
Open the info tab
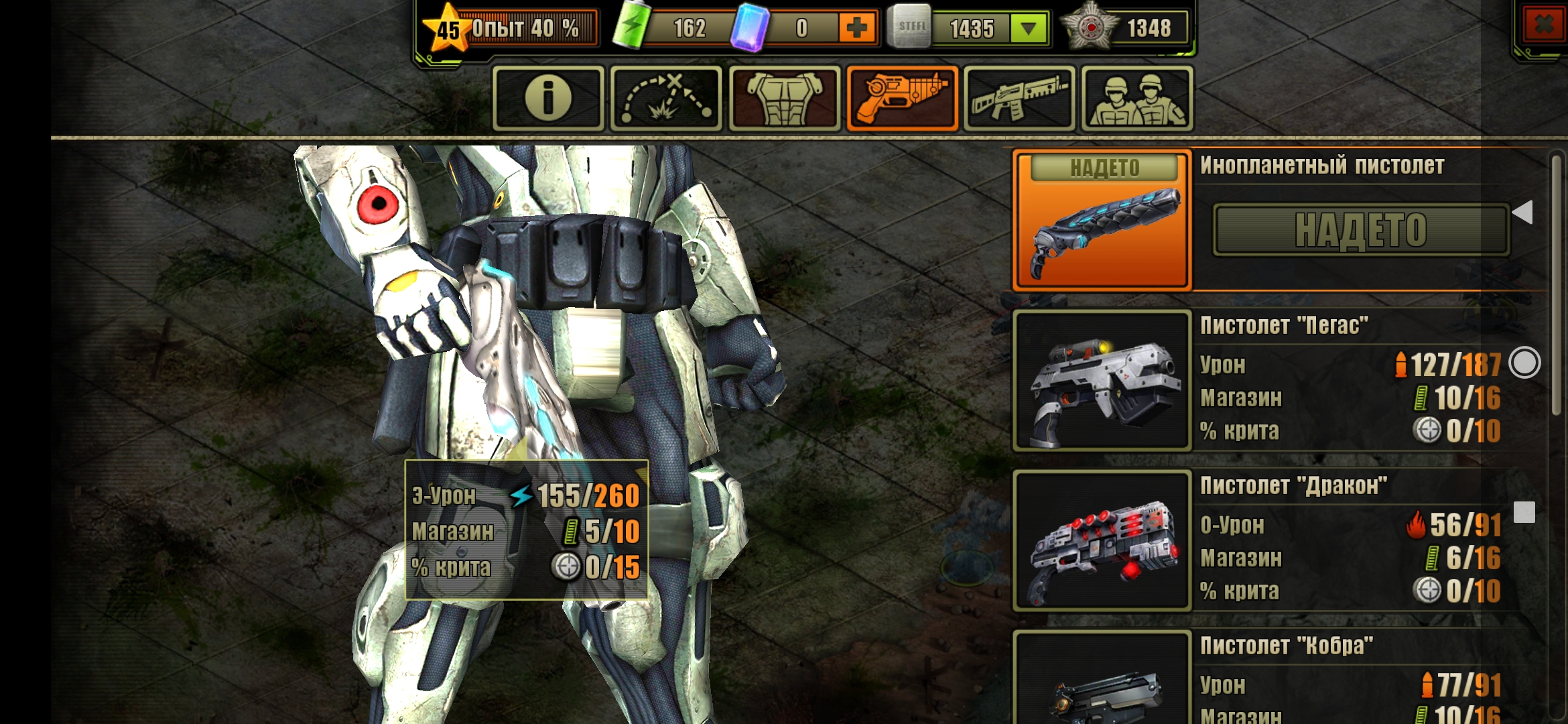coord(548,99)
